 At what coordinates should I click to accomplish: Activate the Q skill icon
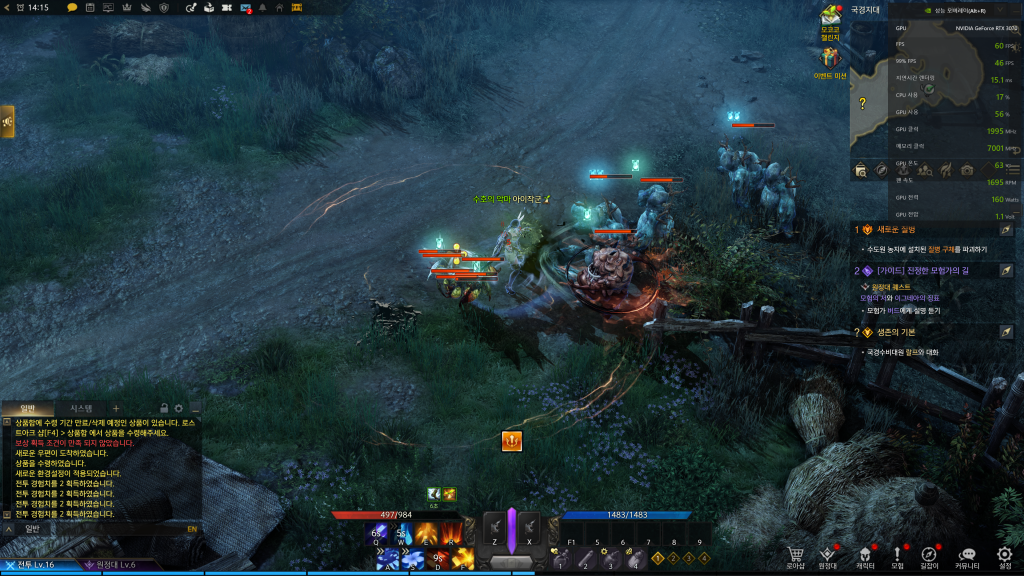378,532
